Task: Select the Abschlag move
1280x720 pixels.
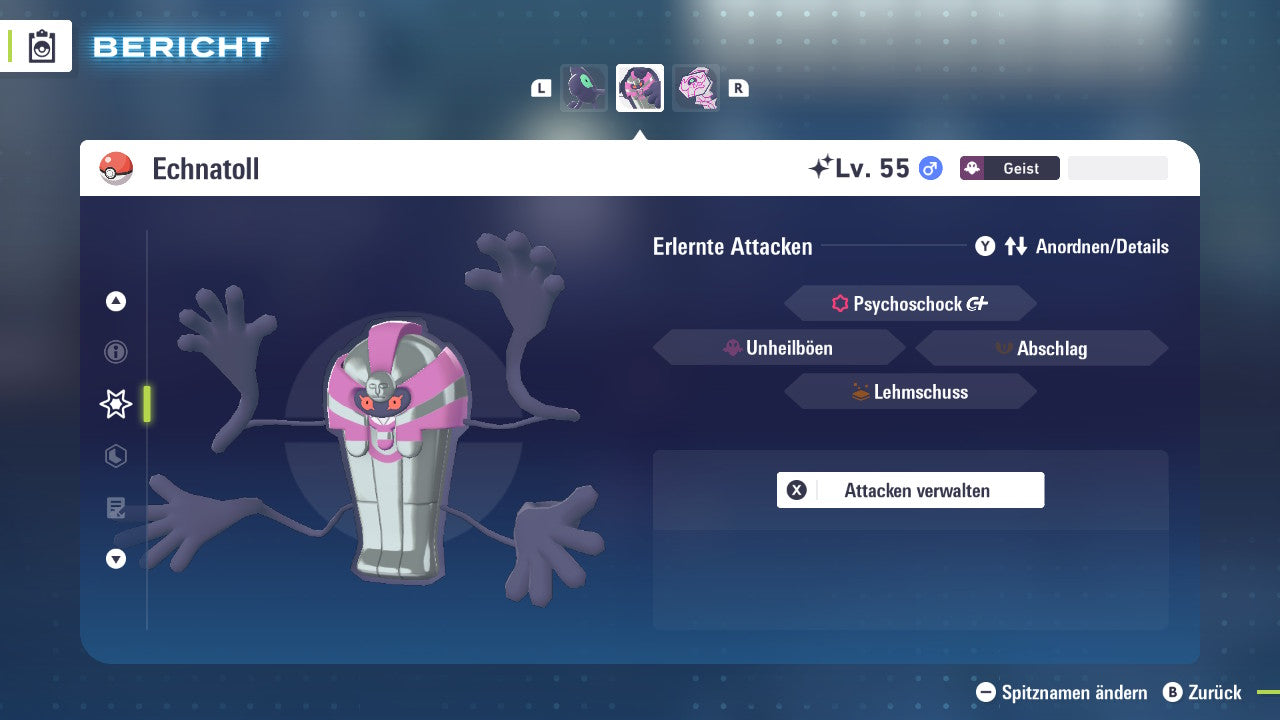Action: pos(1041,348)
